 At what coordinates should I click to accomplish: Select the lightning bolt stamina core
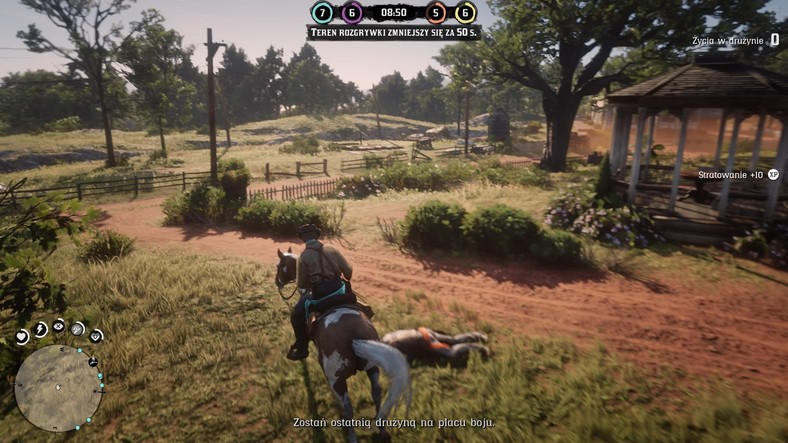point(40,328)
